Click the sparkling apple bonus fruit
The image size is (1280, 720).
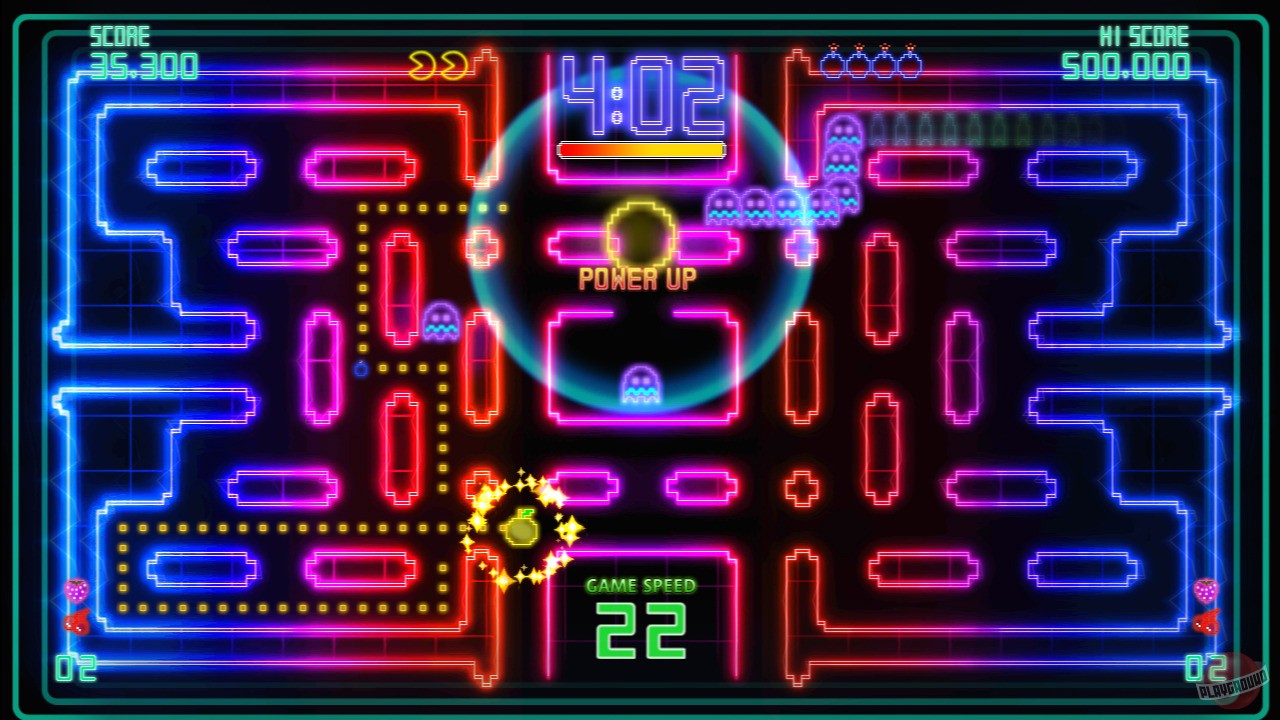pyautogui.click(x=523, y=527)
